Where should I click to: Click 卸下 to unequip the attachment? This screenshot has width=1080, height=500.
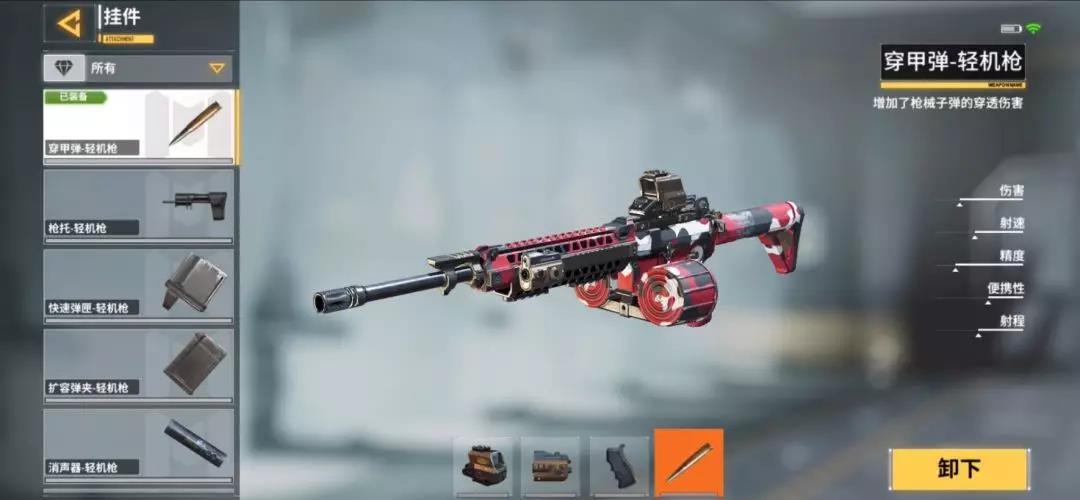(x=959, y=469)
